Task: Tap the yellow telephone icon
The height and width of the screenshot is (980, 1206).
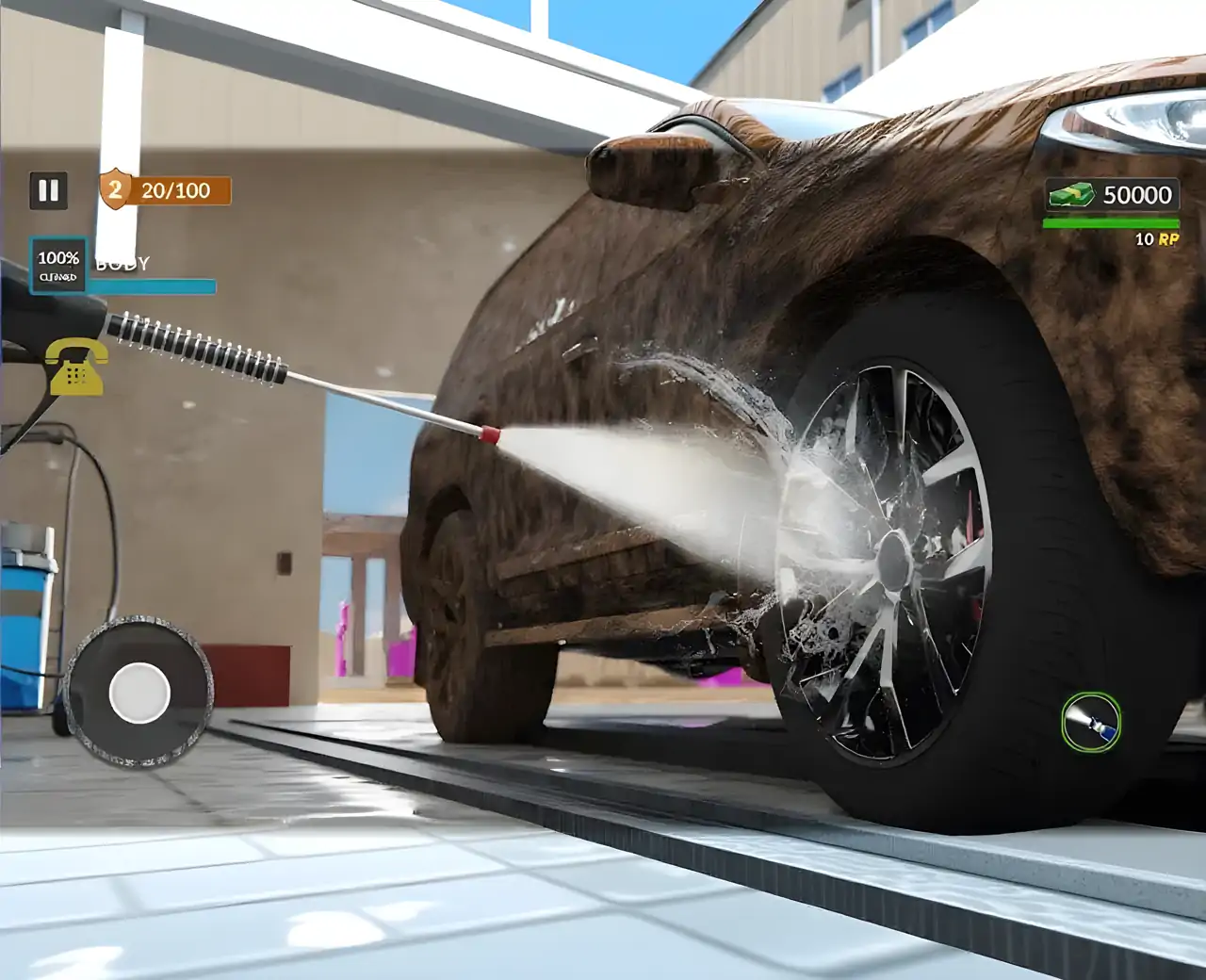Action: pos(76,366)
